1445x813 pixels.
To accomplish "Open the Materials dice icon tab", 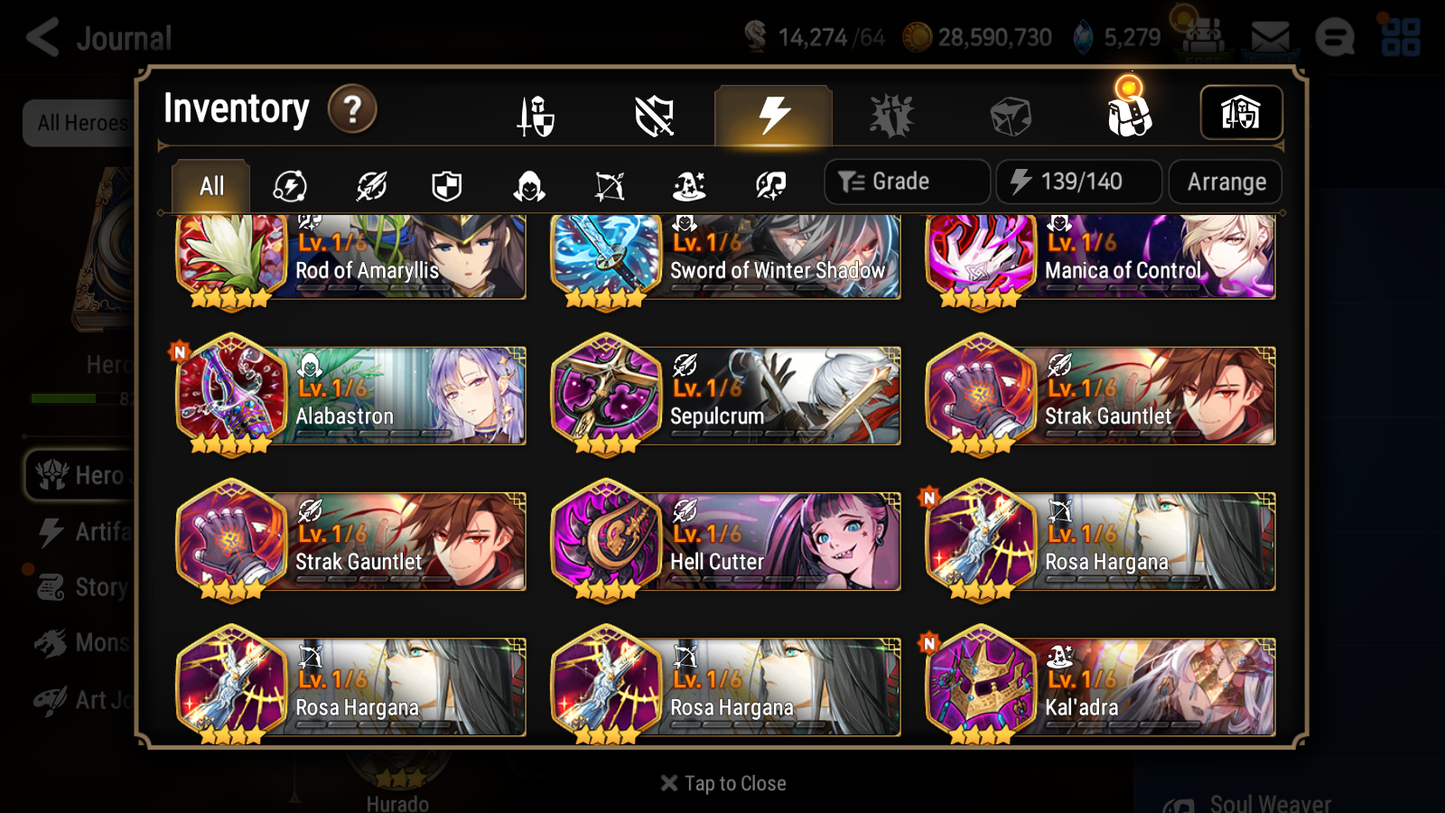I will 1010,113.
